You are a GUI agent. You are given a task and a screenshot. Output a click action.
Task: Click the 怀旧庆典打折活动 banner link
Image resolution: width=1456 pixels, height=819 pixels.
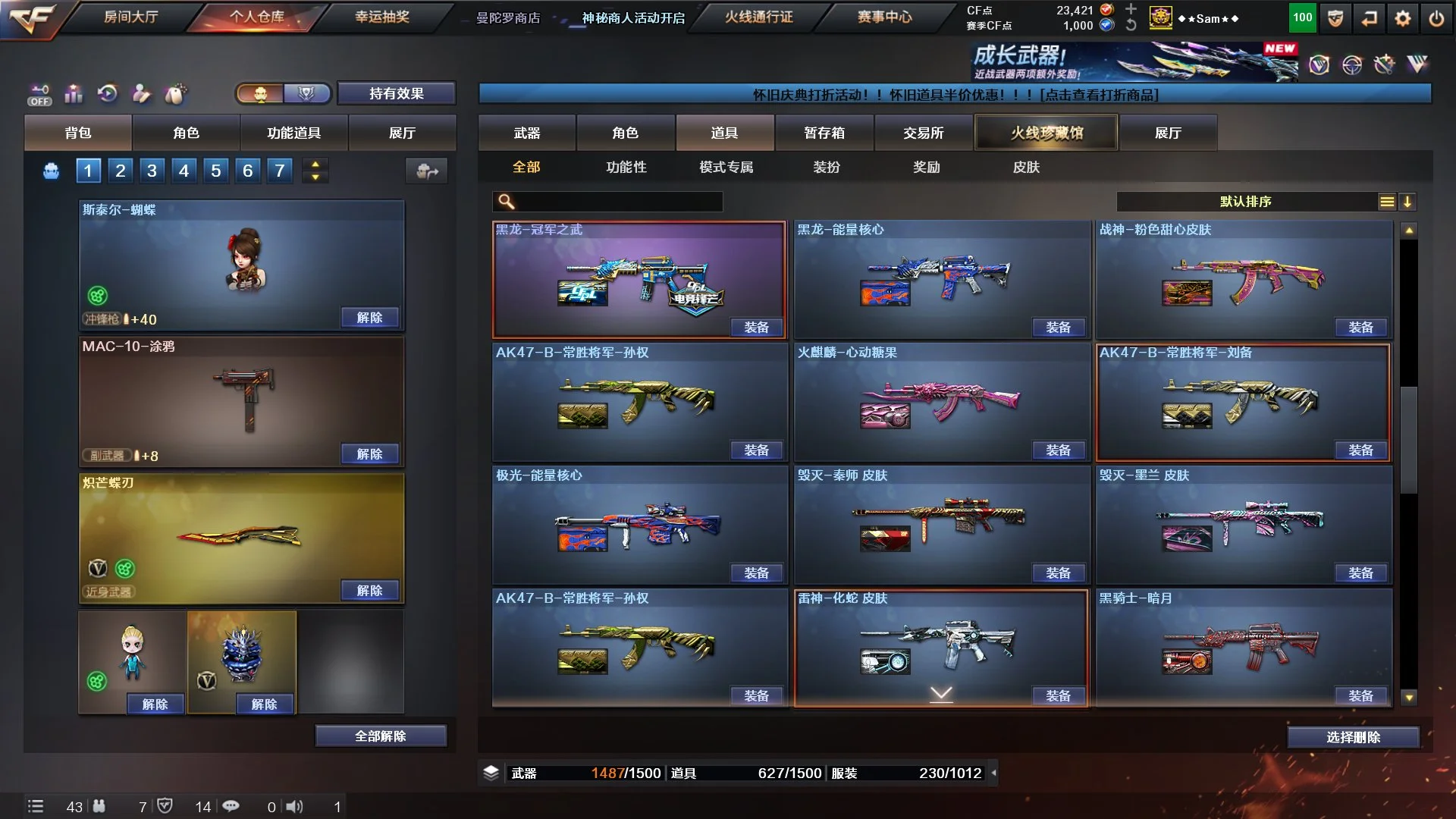955,95
